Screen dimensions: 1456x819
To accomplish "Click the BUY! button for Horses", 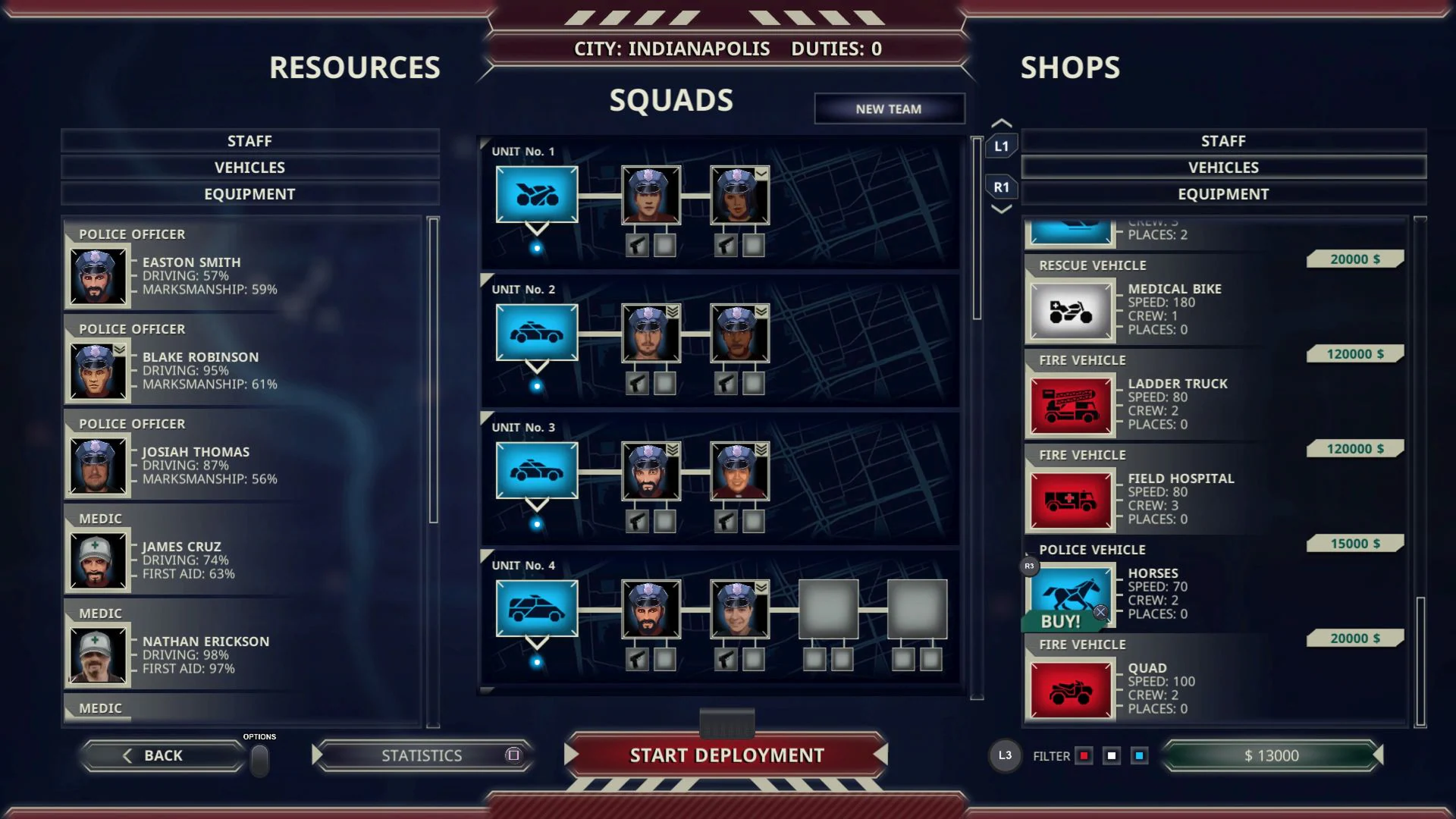I will pos(1062,621).
